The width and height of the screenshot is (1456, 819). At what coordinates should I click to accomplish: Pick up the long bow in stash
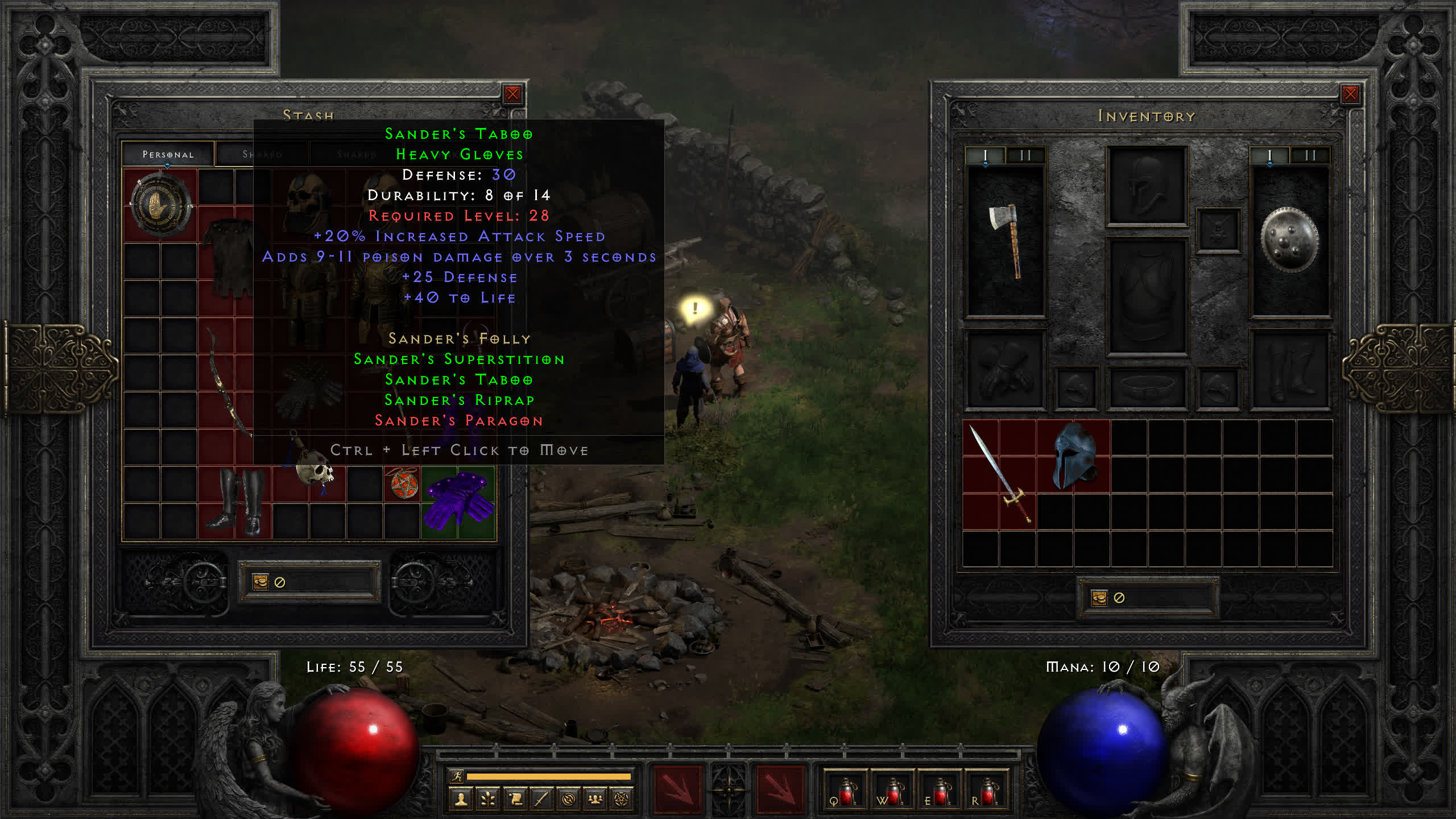227,381
